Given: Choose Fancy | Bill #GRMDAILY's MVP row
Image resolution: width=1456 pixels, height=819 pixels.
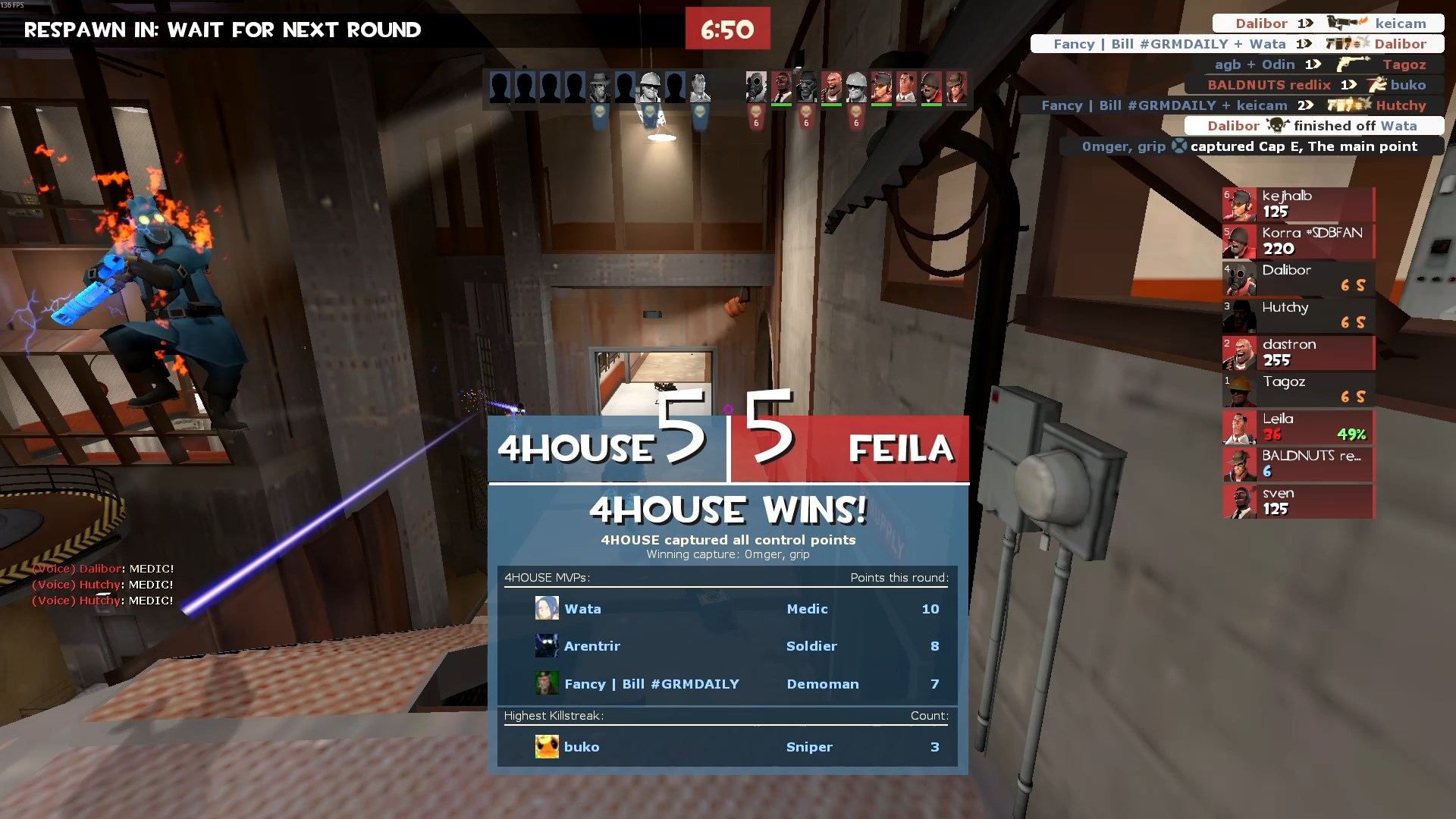Looking at the screenshot, I should coord(726,684).
